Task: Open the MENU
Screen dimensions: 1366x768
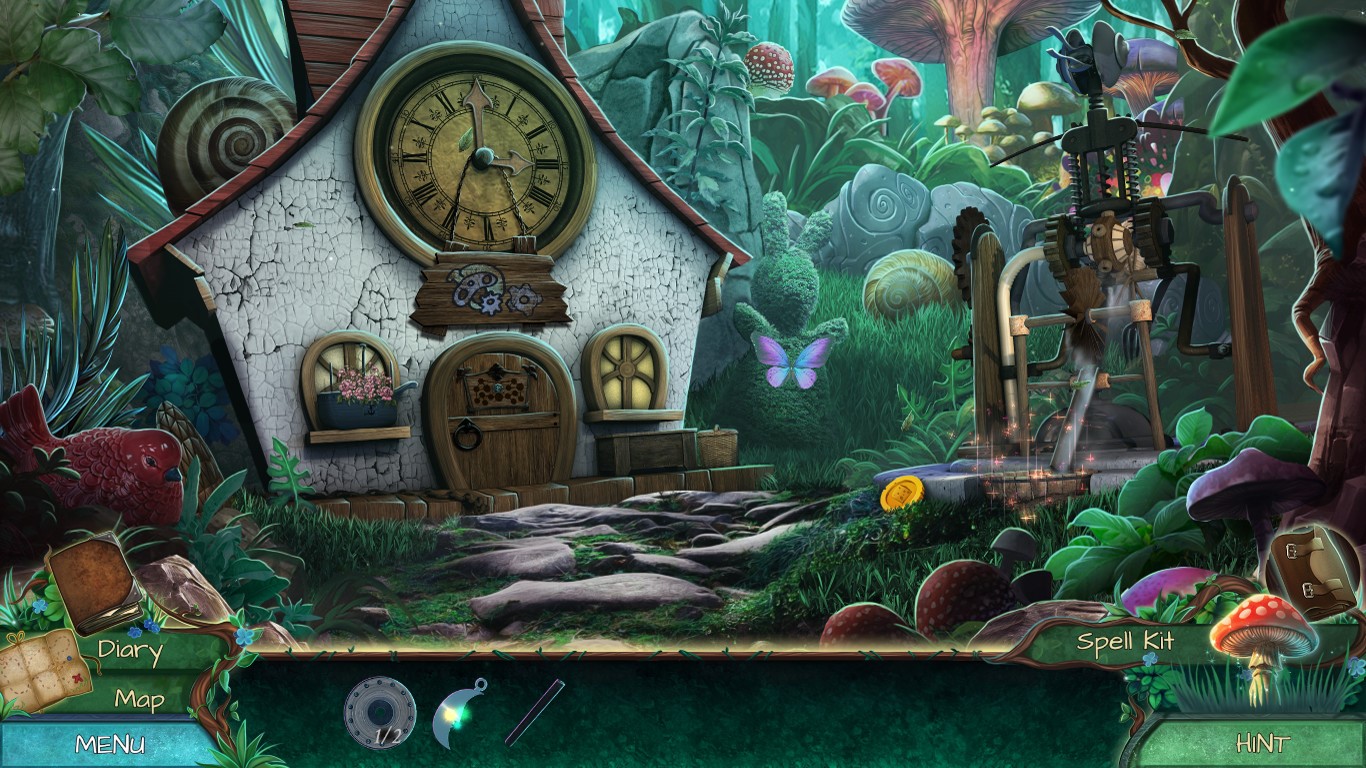Action: click(x=107, y=742)
